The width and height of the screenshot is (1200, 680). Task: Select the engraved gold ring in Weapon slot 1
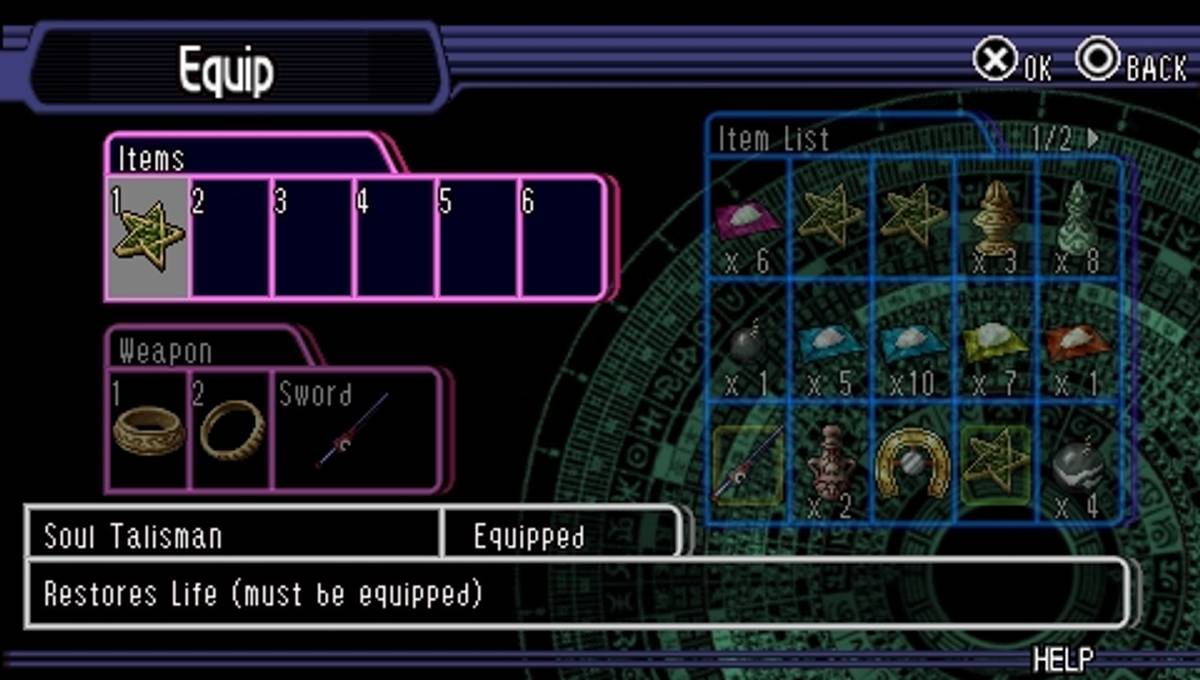pyautogui.click(x=147, y=430)
